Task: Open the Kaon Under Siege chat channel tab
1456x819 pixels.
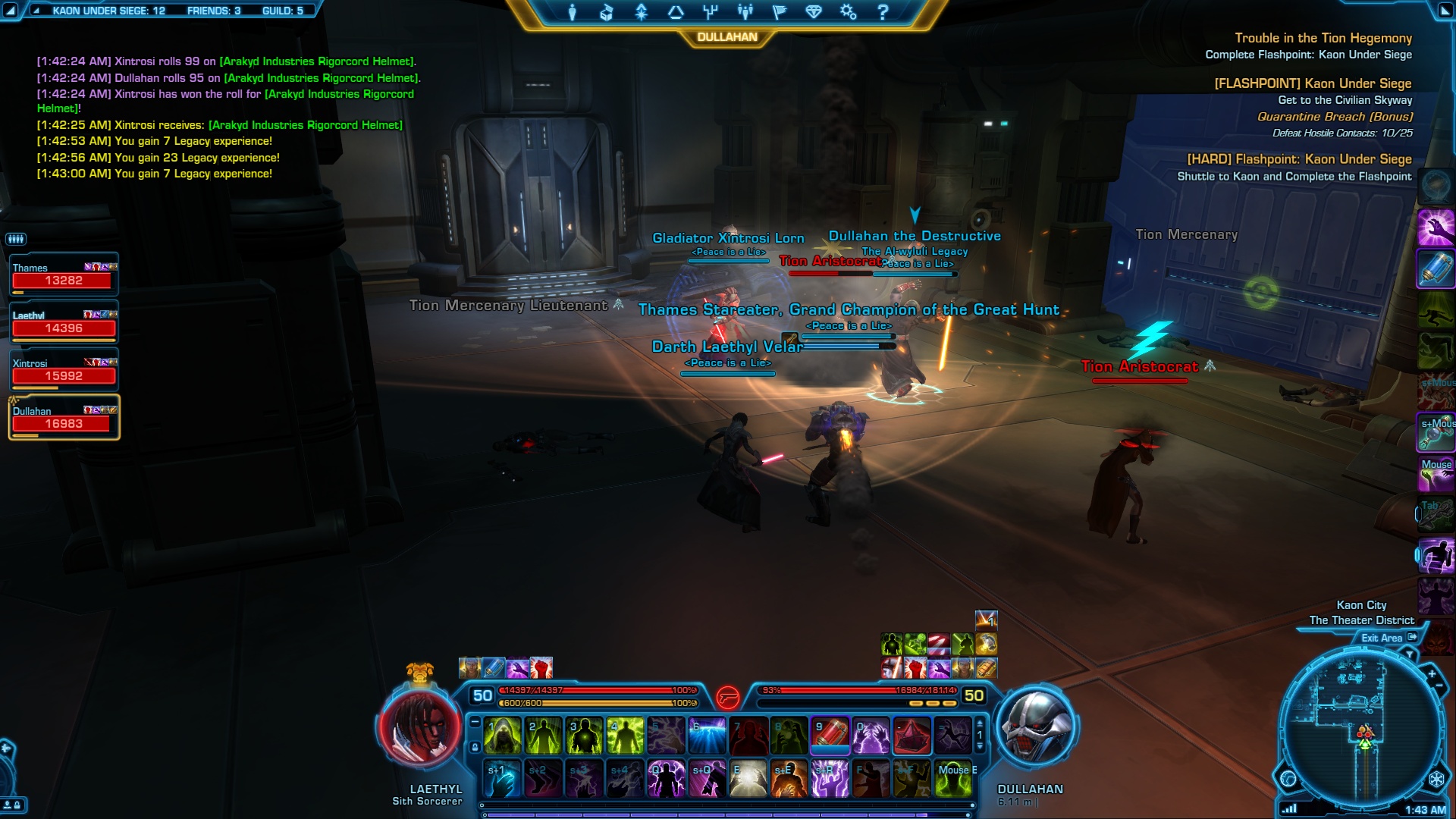Action: [108, 11]
